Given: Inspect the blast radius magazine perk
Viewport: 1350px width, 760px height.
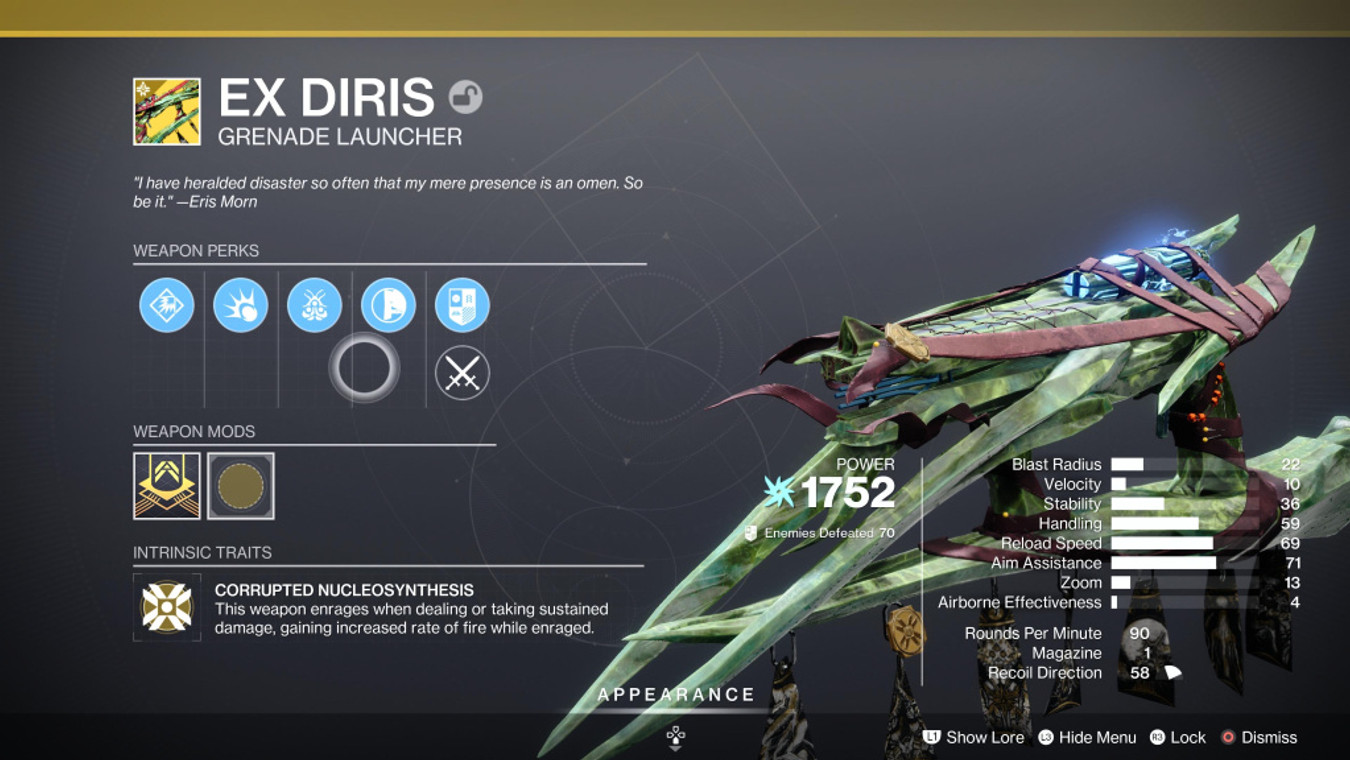Looking at the screenshot, I should pos(240,305).
